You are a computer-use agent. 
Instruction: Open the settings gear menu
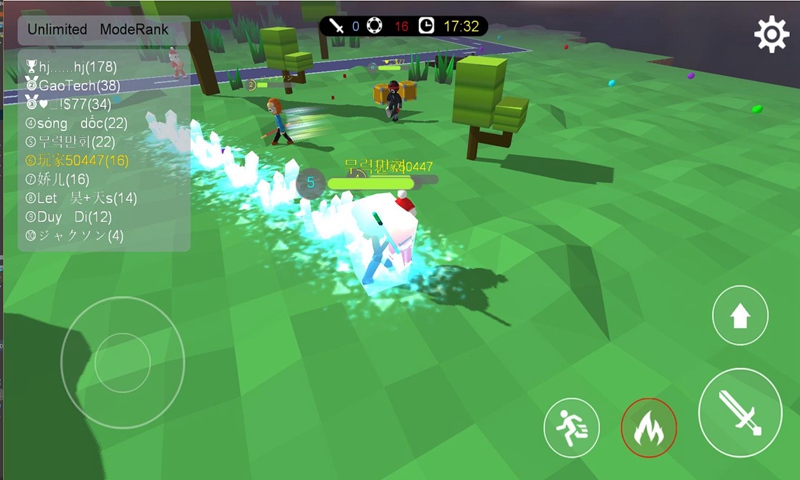point(771,35)
